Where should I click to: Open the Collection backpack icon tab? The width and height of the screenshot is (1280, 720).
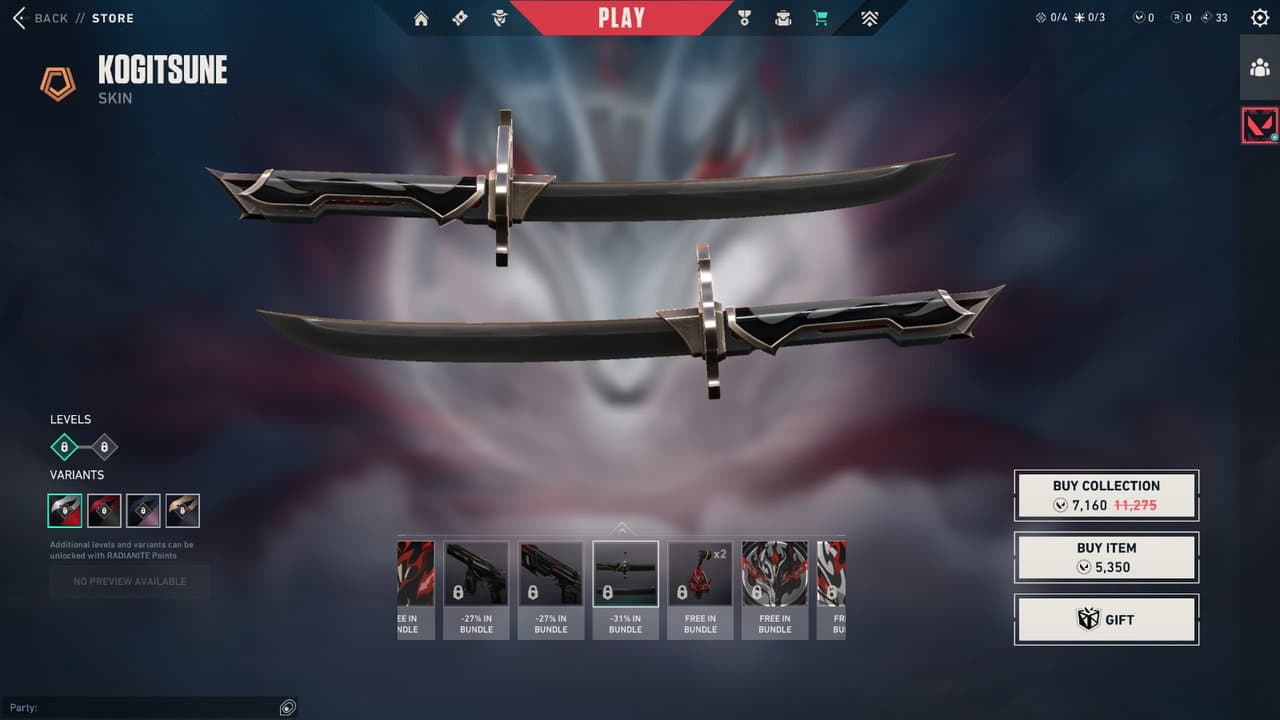pos(783,18)
